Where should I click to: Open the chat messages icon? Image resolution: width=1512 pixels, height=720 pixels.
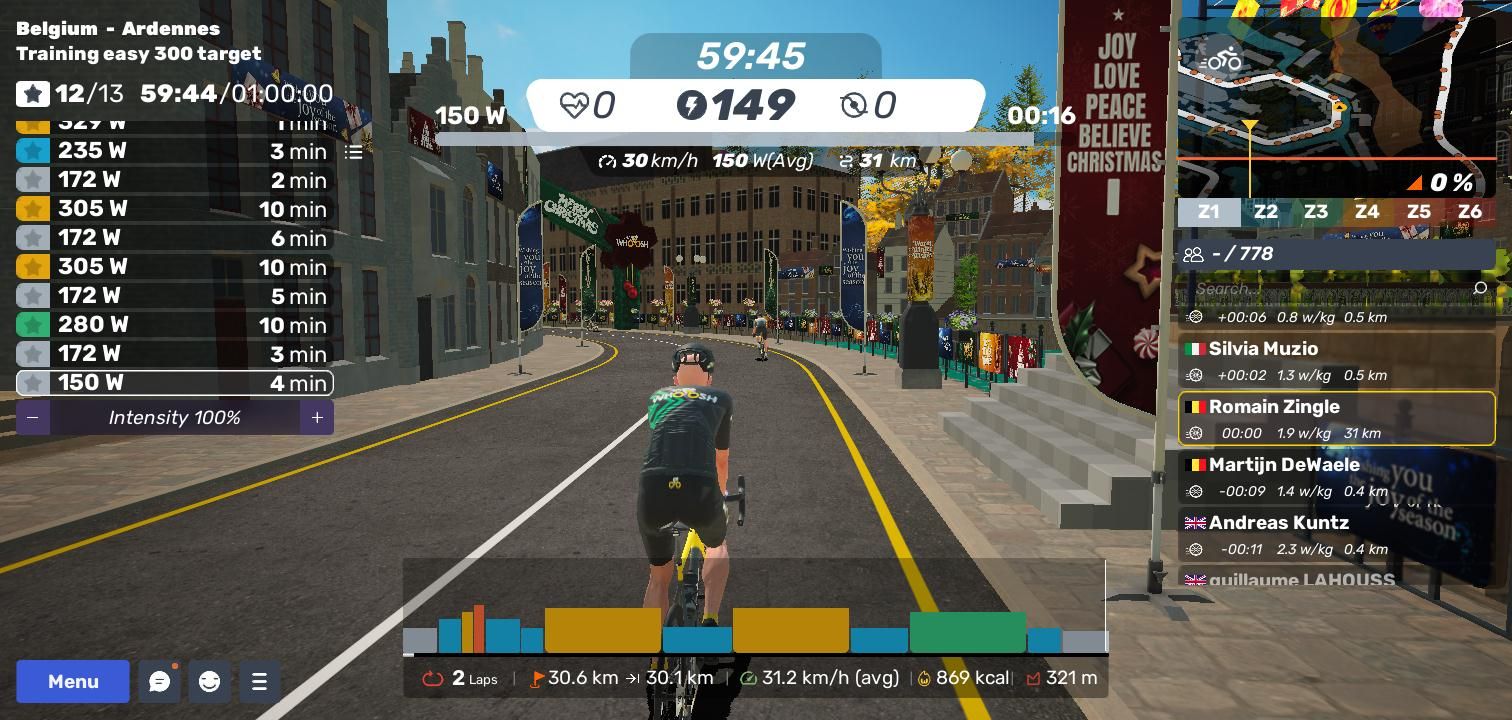pos(159,681)
